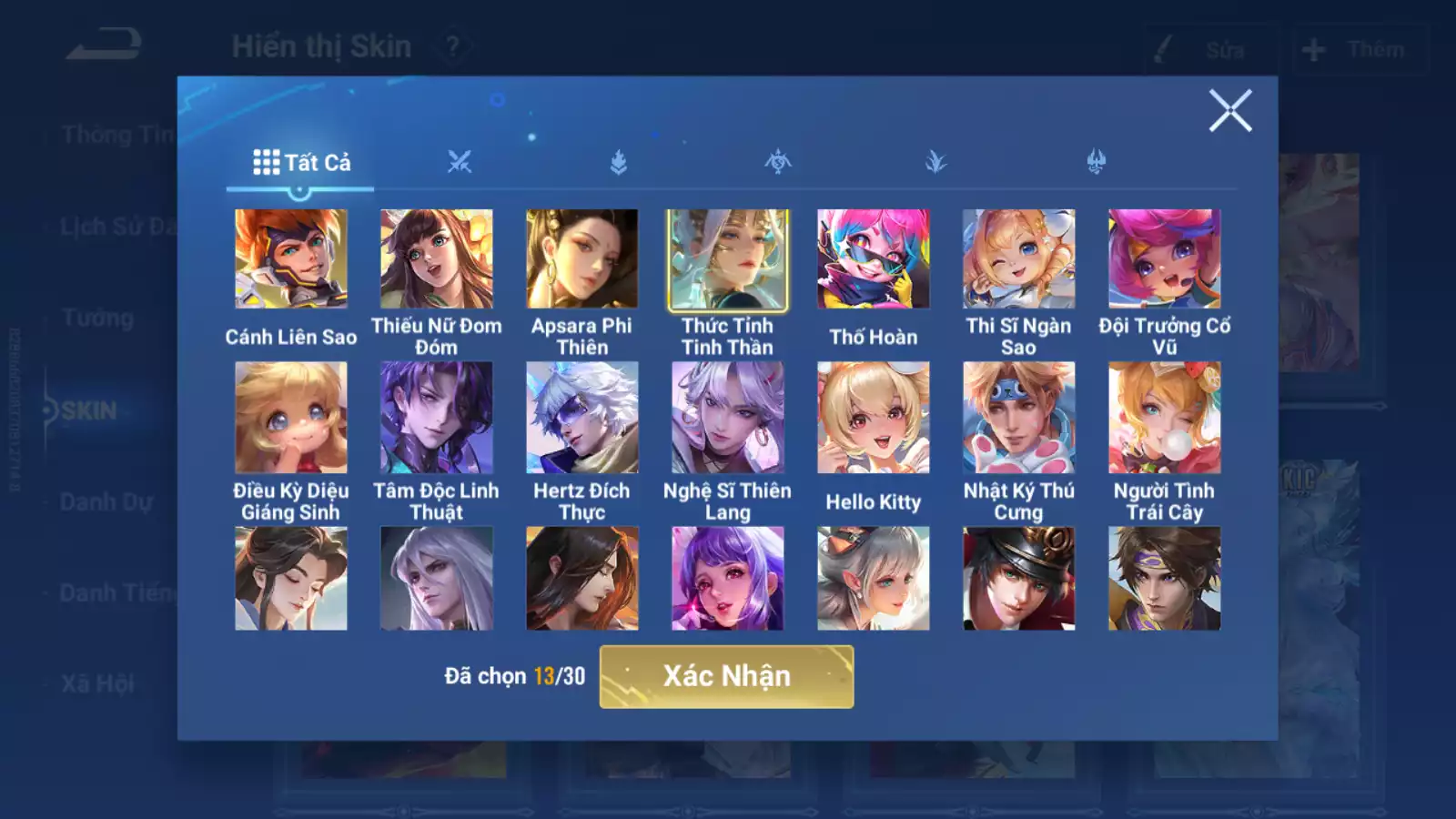Select the tank class filter icon
This screenshot has width=1456, height=819.
tap(618, 162)
